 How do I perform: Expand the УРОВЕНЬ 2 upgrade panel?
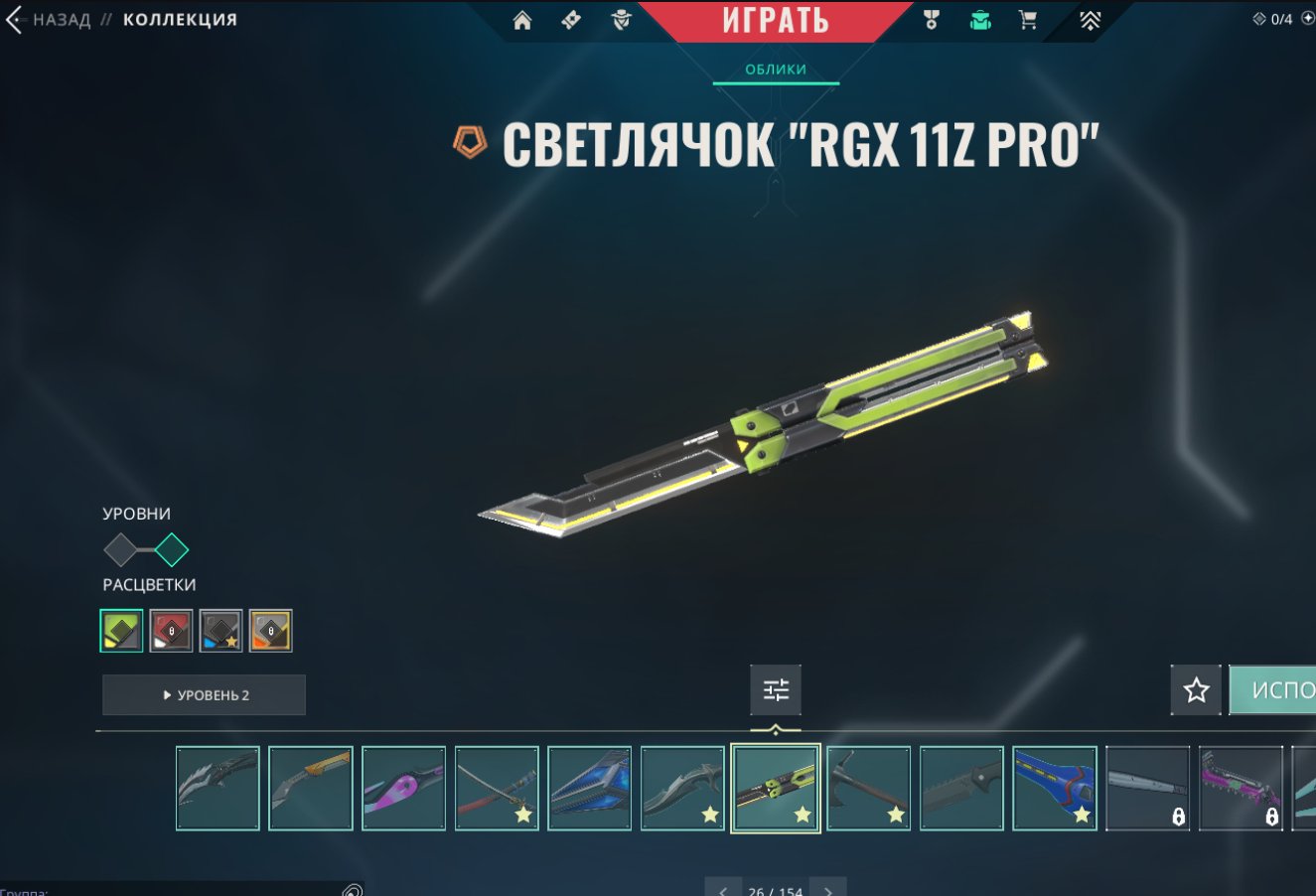[x=204, y=694]
